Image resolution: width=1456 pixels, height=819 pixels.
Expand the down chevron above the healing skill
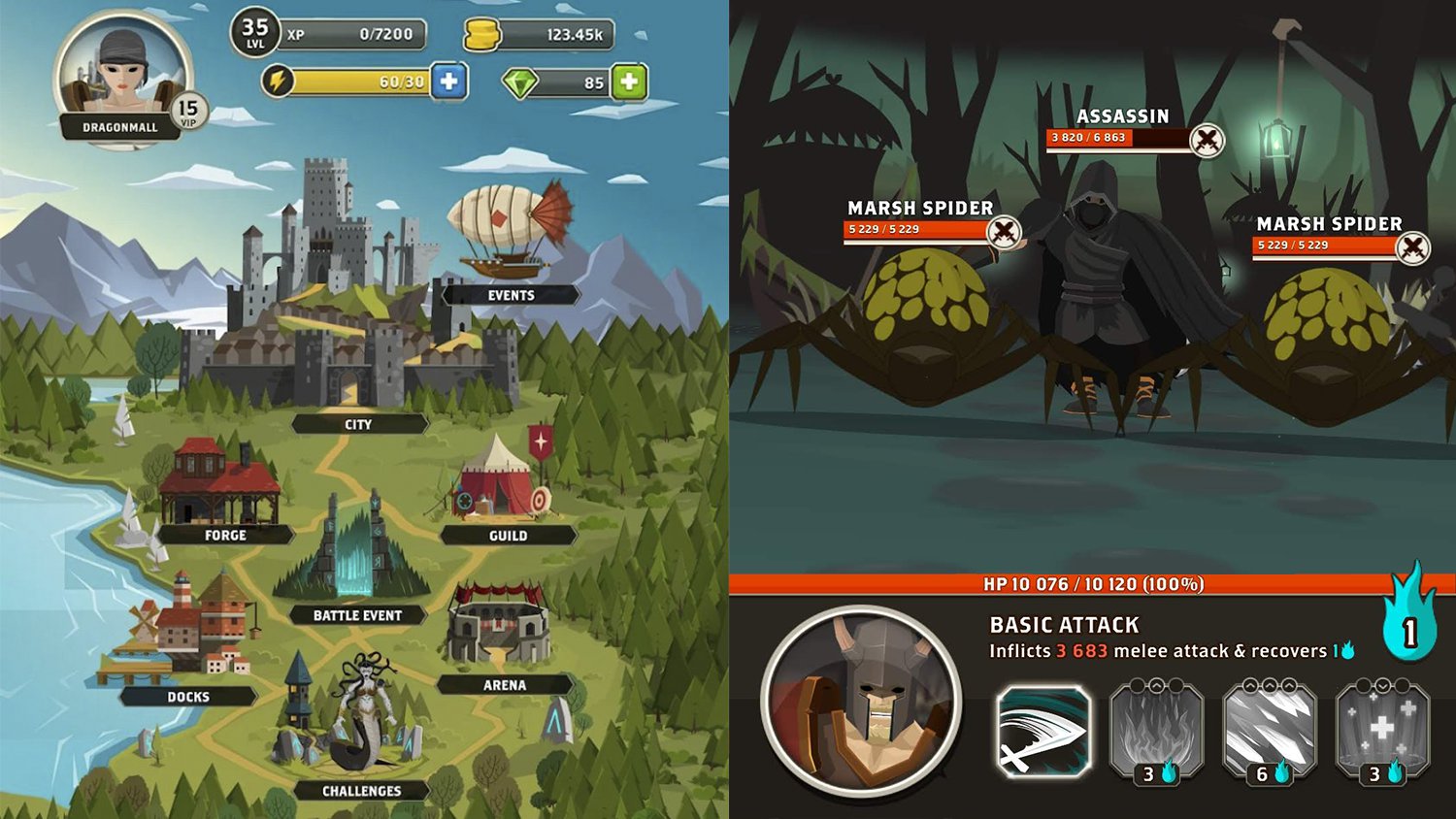click(1381, 686)
